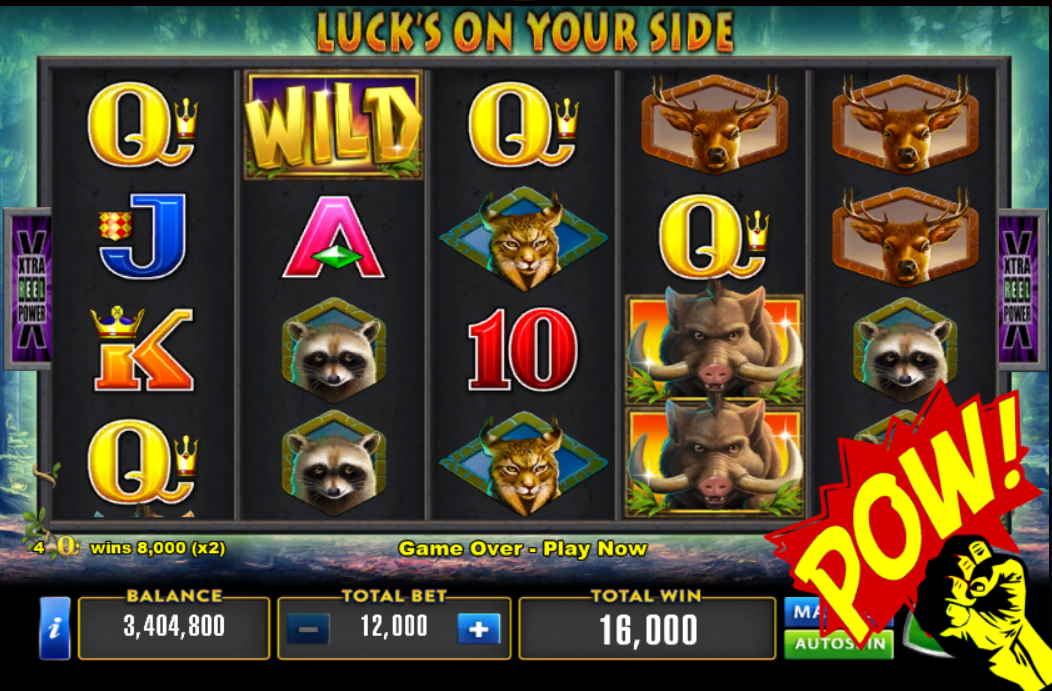
Task: Decrease total bet with minus button
Action: tap(308, 629)
